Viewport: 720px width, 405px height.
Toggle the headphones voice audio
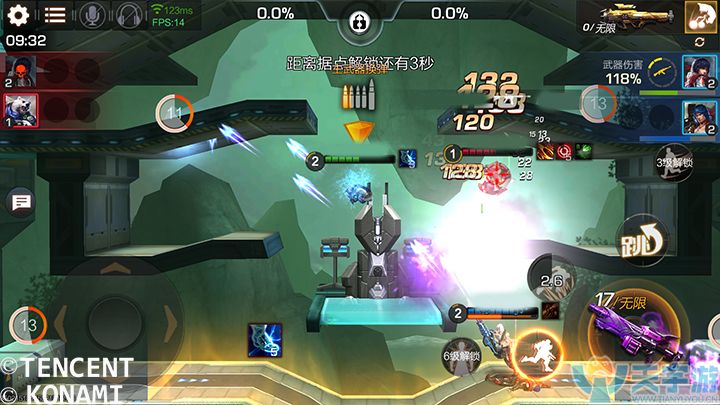128,15
